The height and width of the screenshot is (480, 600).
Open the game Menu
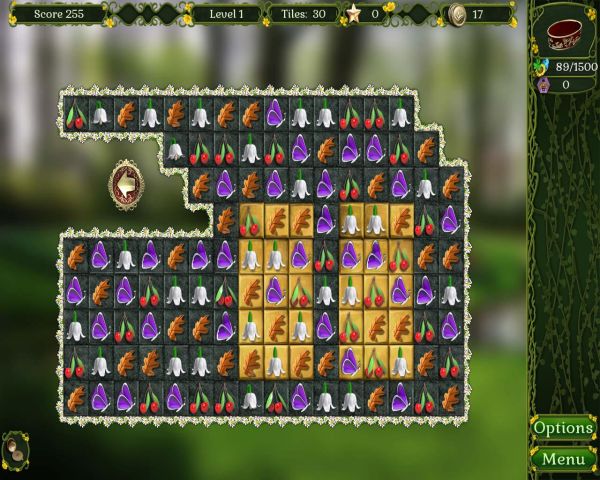pyautogui.click(x=563, y=460)
